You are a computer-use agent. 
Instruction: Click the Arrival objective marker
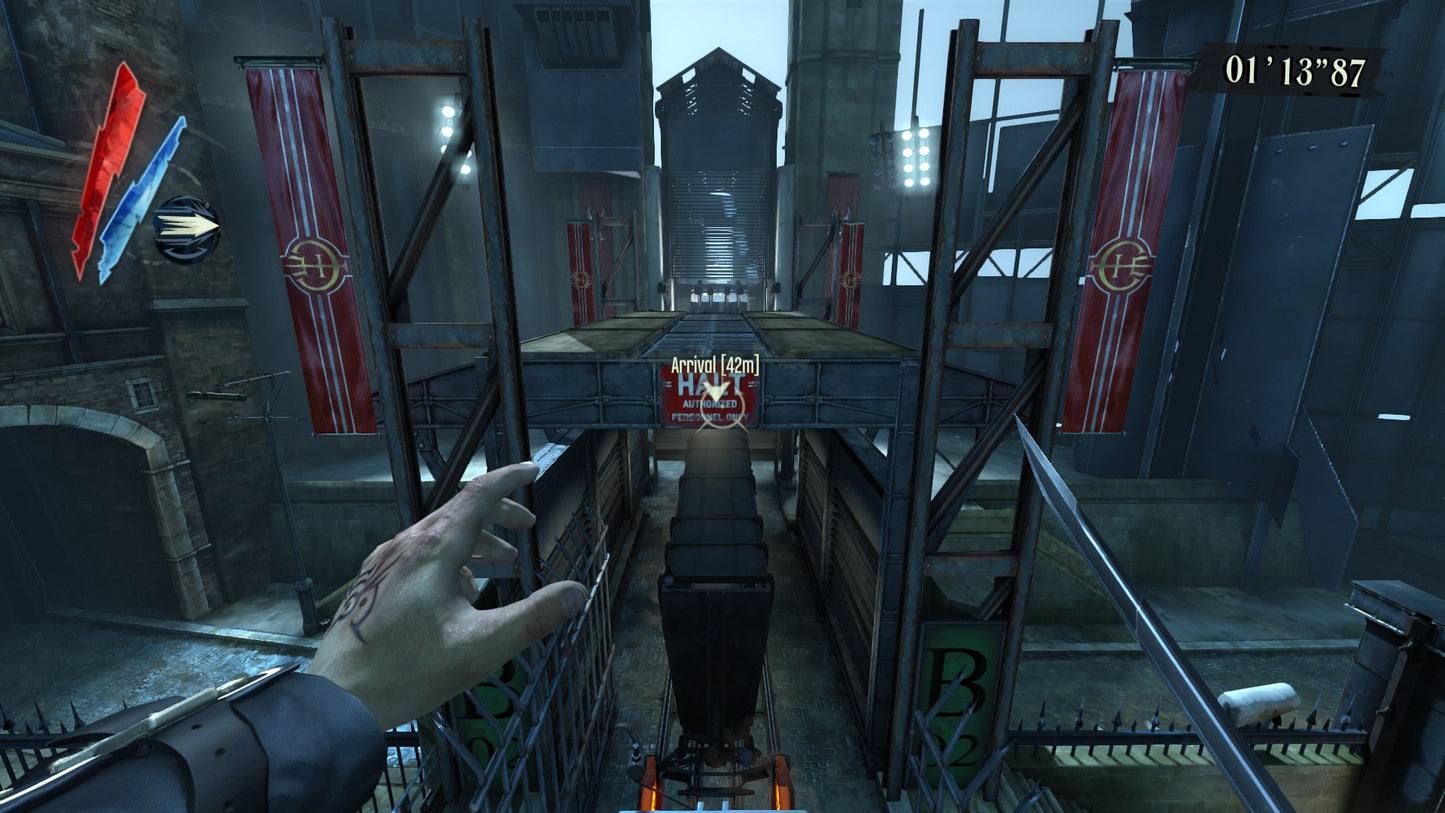click(715, 389)
